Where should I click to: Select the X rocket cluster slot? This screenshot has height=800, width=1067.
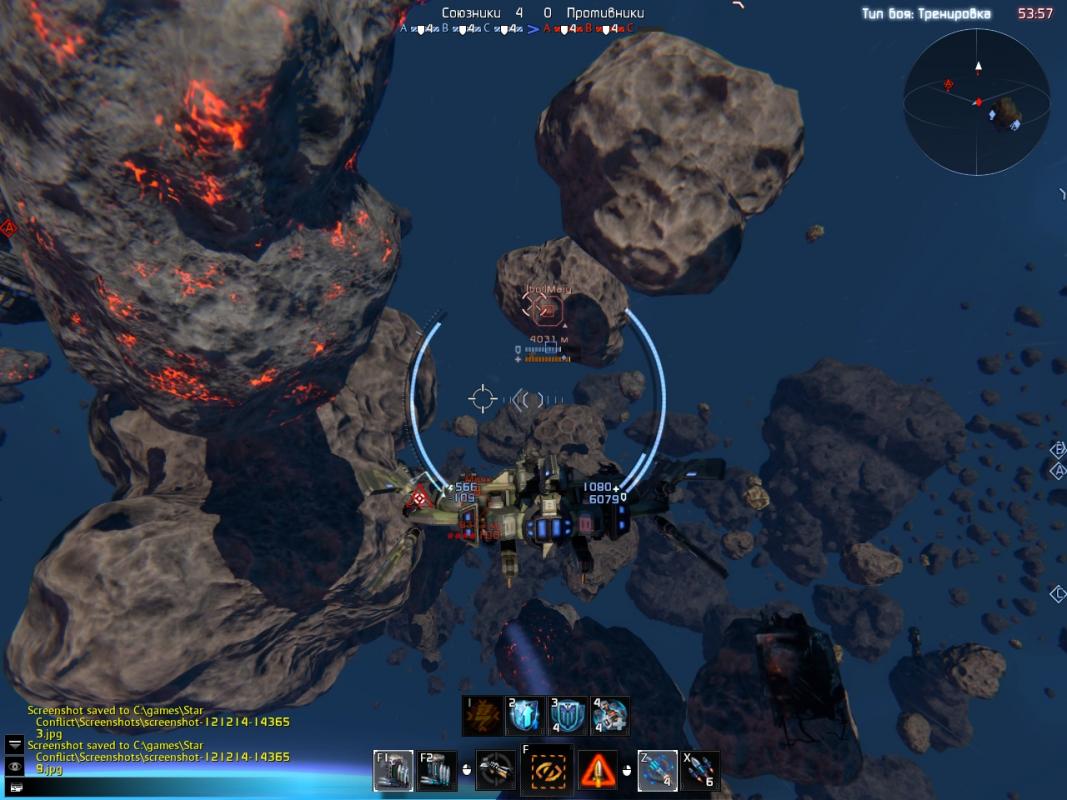(700, 770)
